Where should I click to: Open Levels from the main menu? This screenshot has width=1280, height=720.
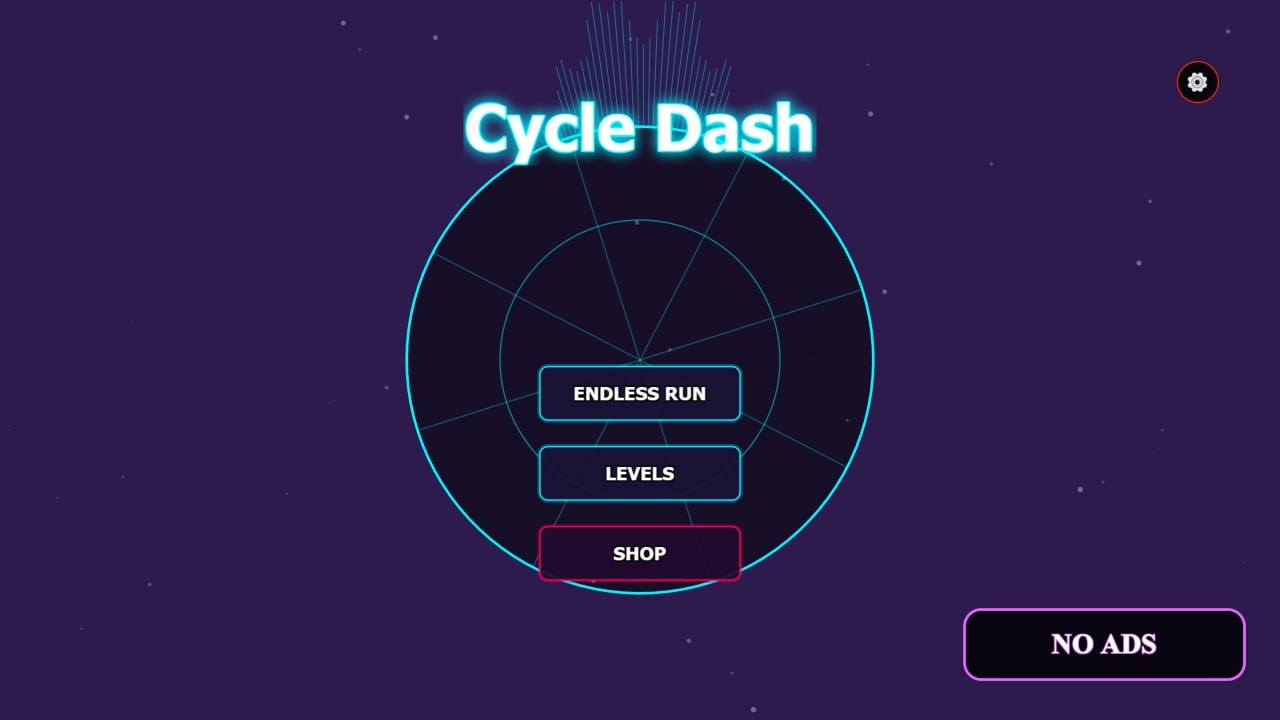(x=640, y=473)
